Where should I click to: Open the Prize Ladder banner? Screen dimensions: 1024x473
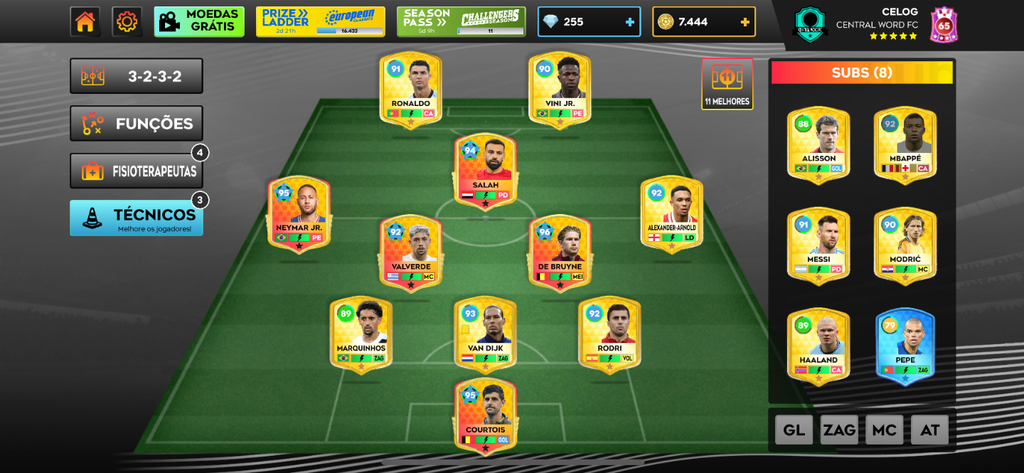click(320, 21)
